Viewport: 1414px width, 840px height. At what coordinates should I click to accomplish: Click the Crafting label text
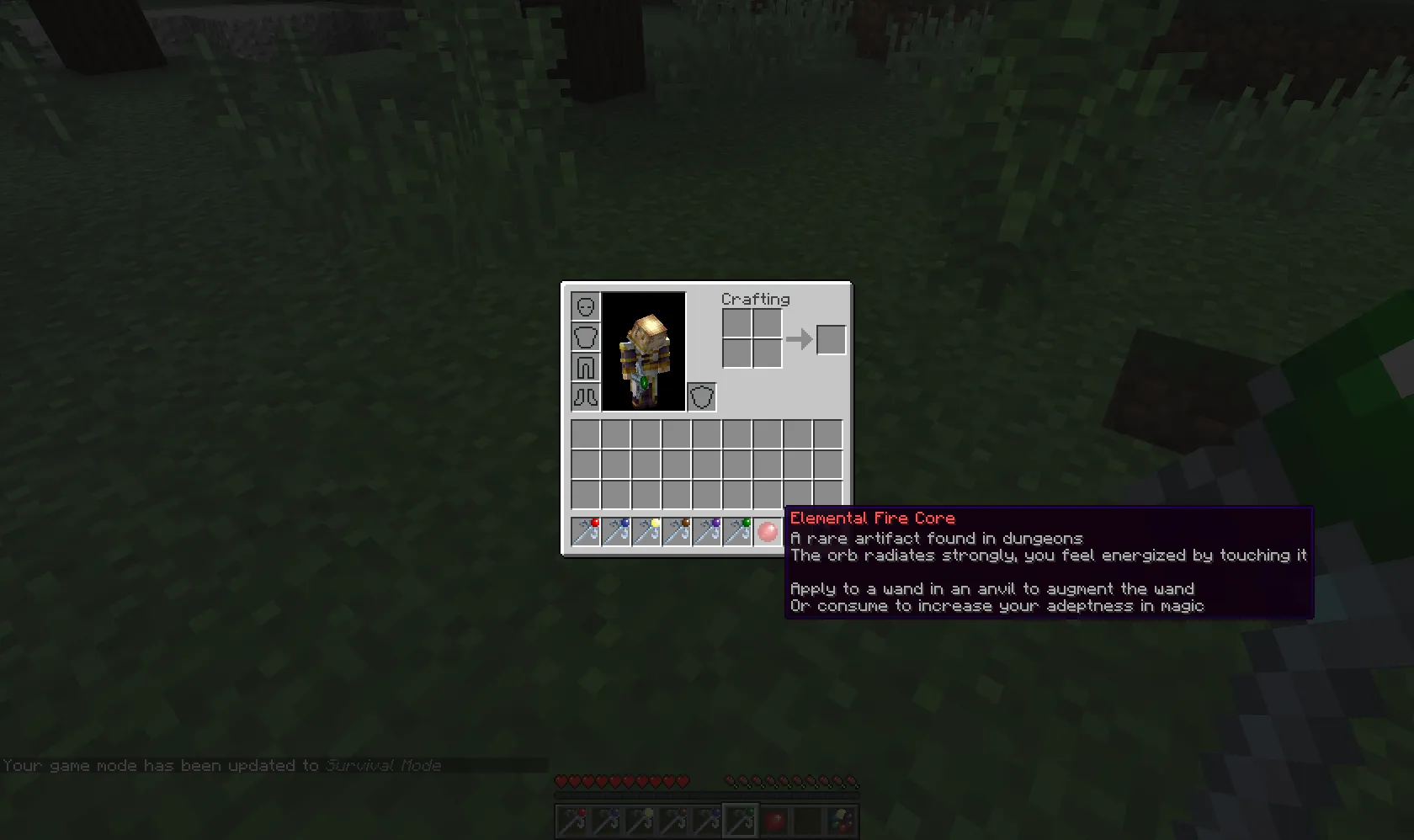pyautogui.click(x=755, y=300)
